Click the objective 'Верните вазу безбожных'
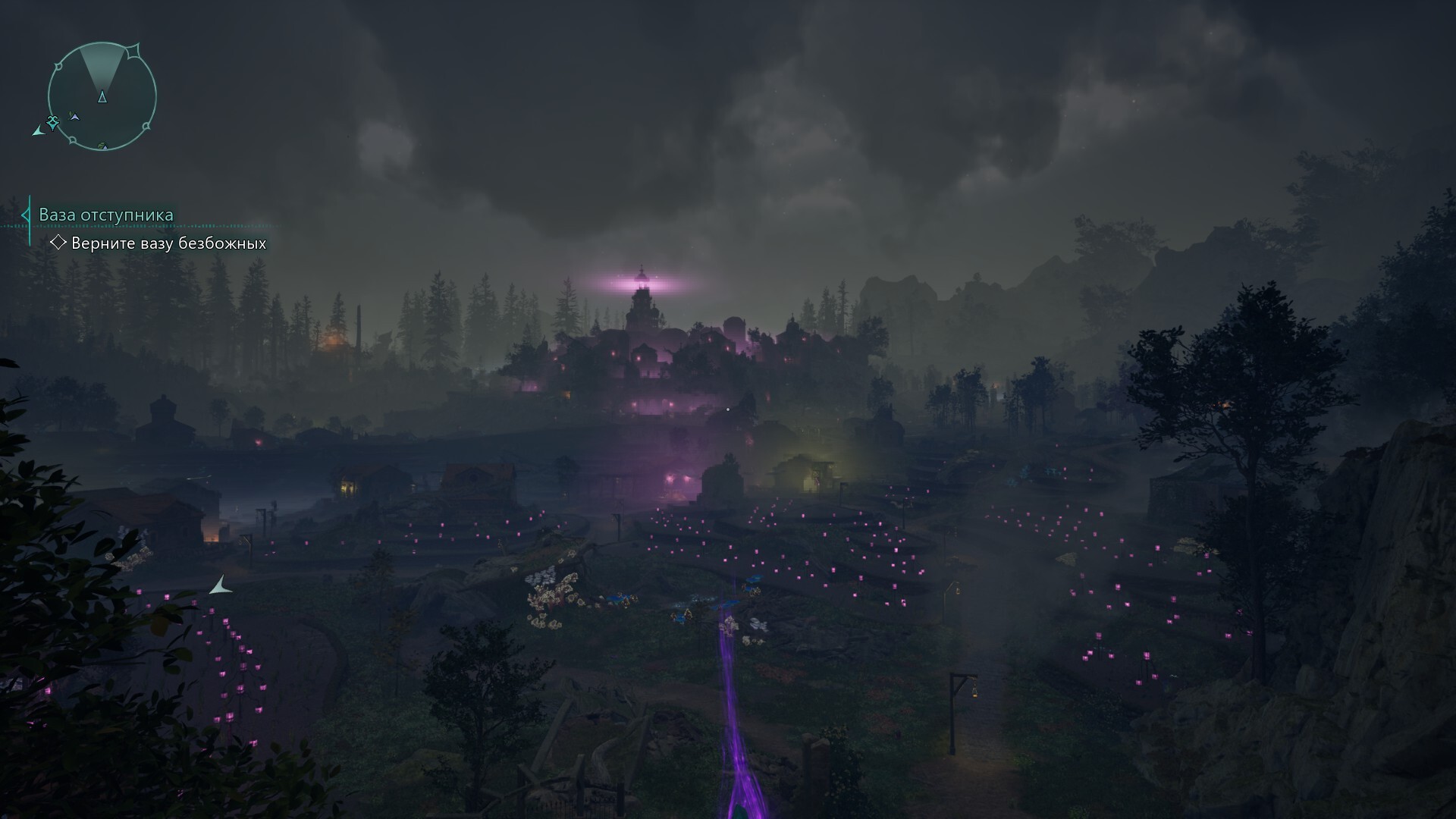 pyautogui.click(x=168, y=243)
